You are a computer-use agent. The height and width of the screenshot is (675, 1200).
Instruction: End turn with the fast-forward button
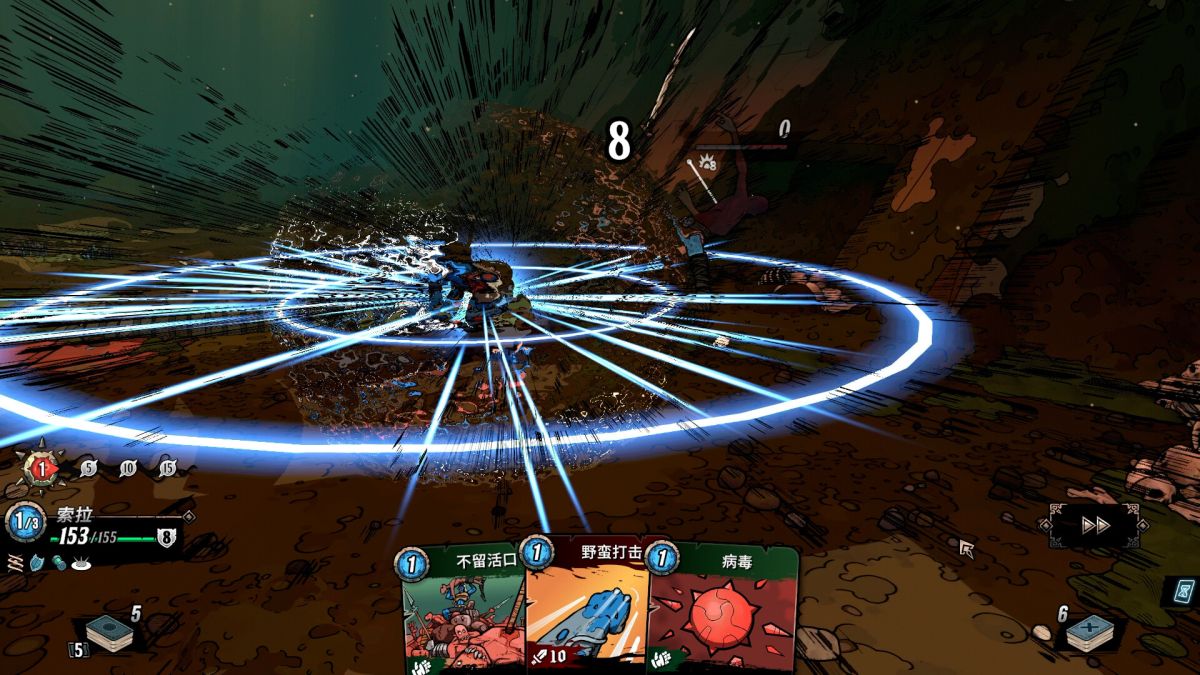[1096, 525]
